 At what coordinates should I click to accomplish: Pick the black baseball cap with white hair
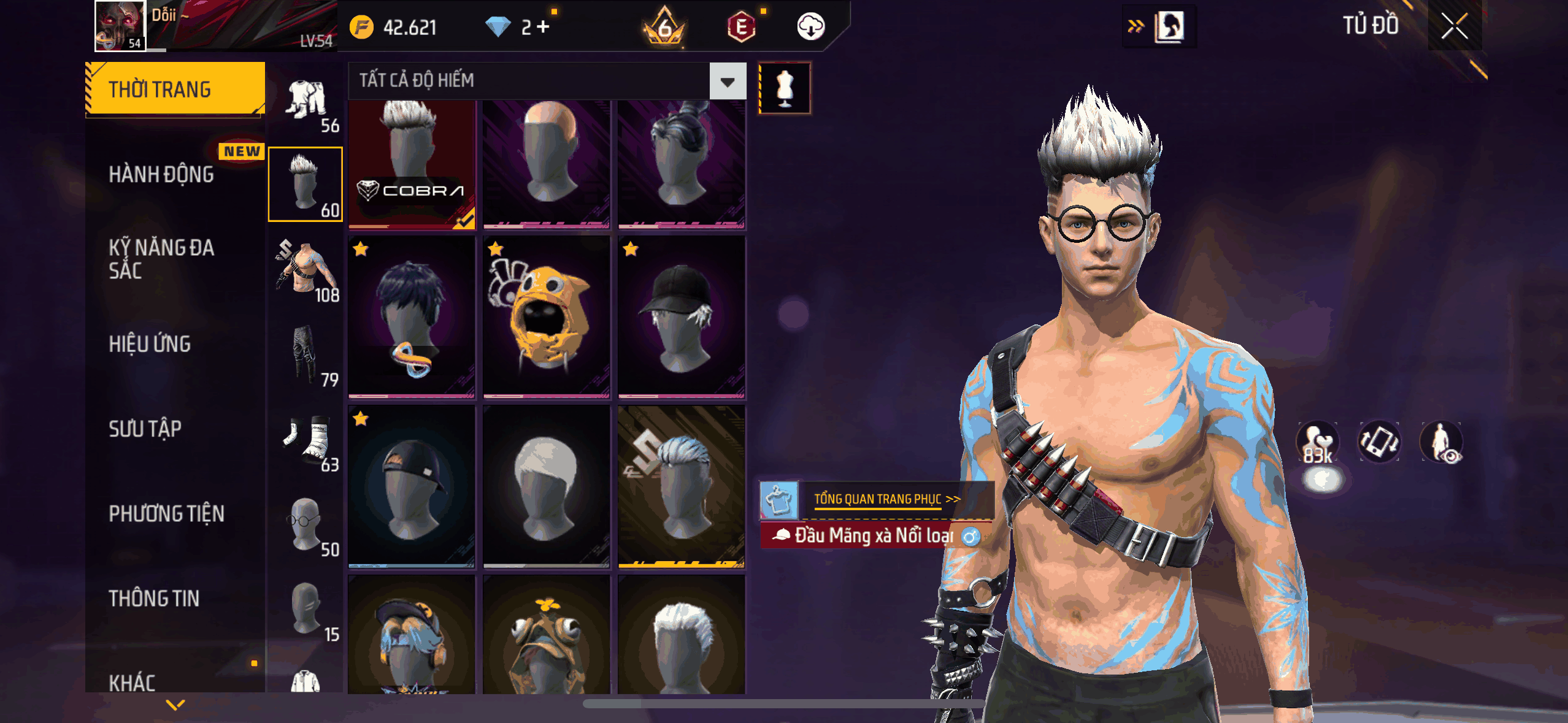681,317
